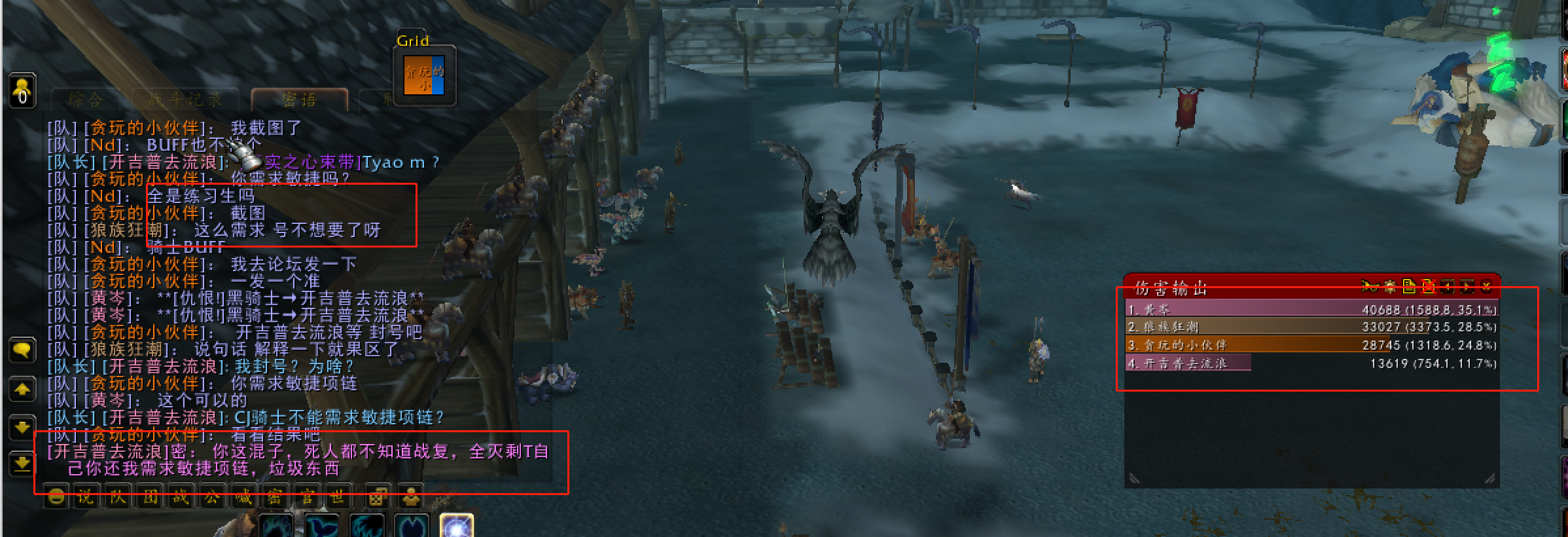Choose the 喊 yell channel button

243,498
